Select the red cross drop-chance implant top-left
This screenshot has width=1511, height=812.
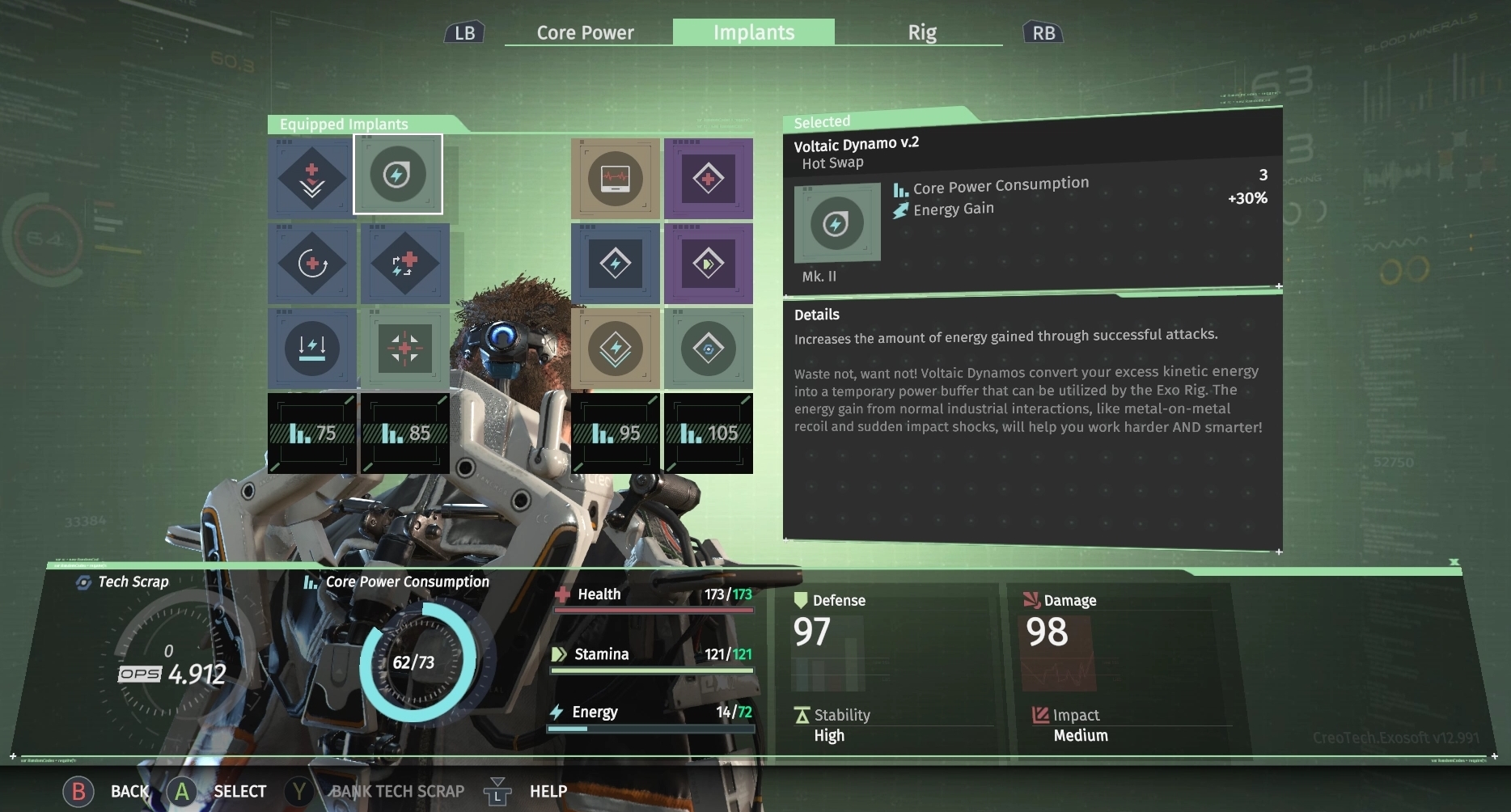pyautogui.click(x=311, y=178)
